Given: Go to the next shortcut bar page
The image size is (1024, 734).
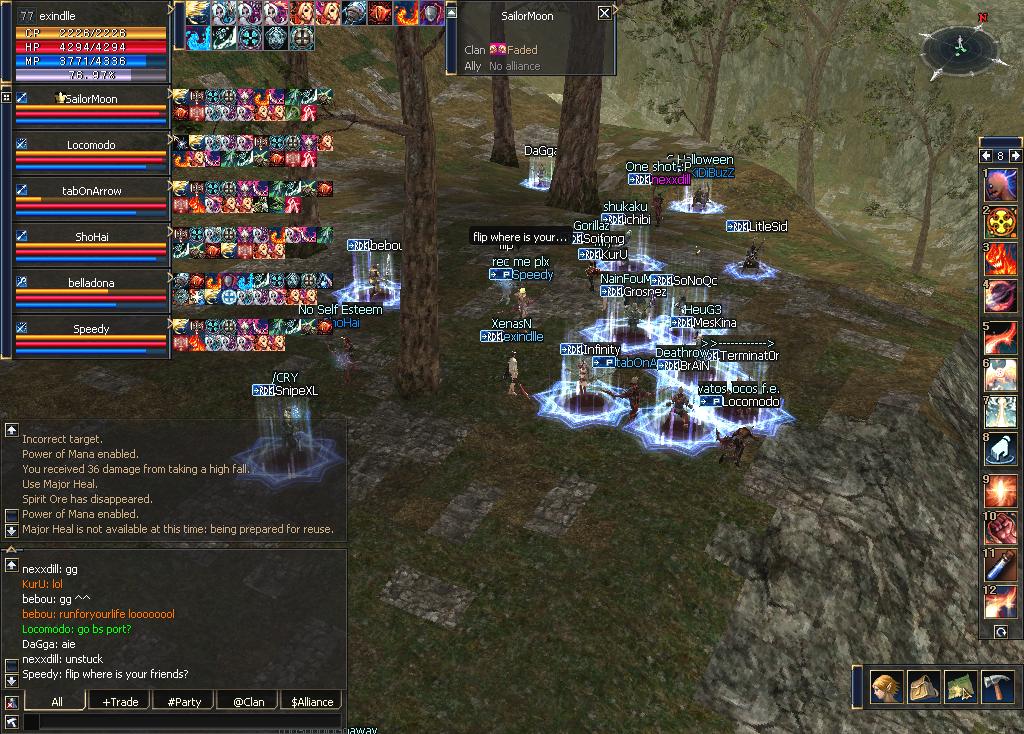Looking at the screenshot, I should [1015, 156].
